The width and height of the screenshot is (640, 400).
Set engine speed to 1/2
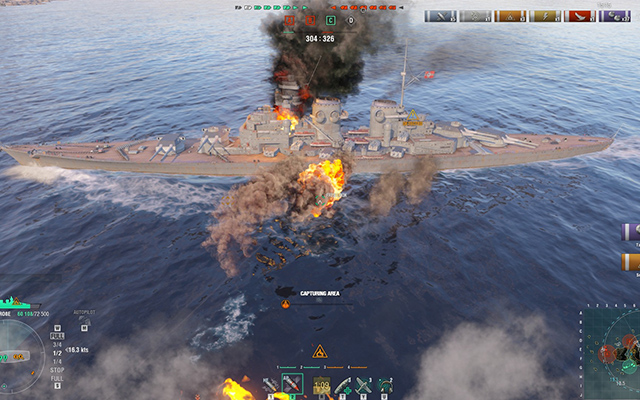pyautogui.click(x=57, y=353)
